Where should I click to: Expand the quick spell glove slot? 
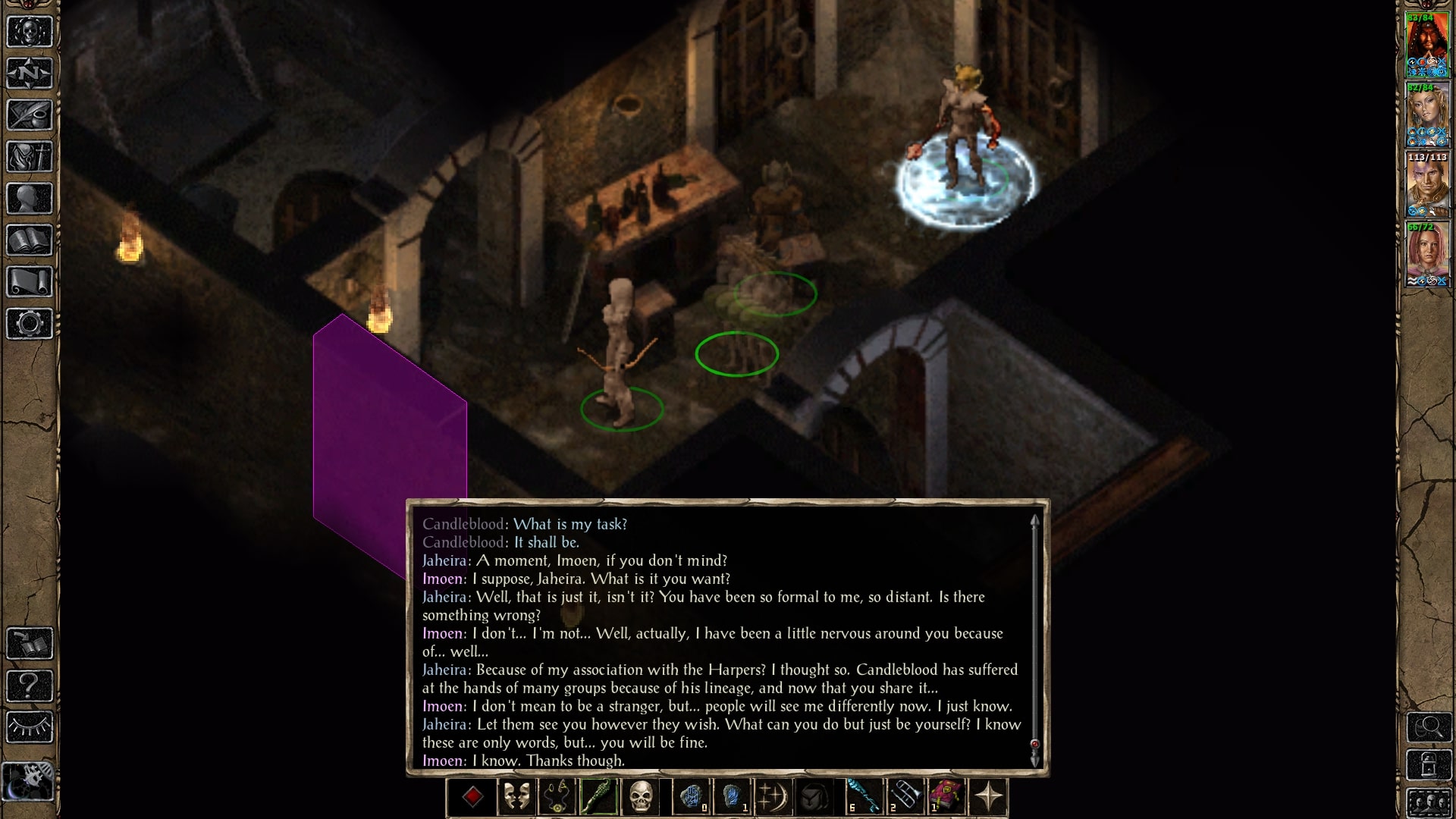[x=692, y=795]
